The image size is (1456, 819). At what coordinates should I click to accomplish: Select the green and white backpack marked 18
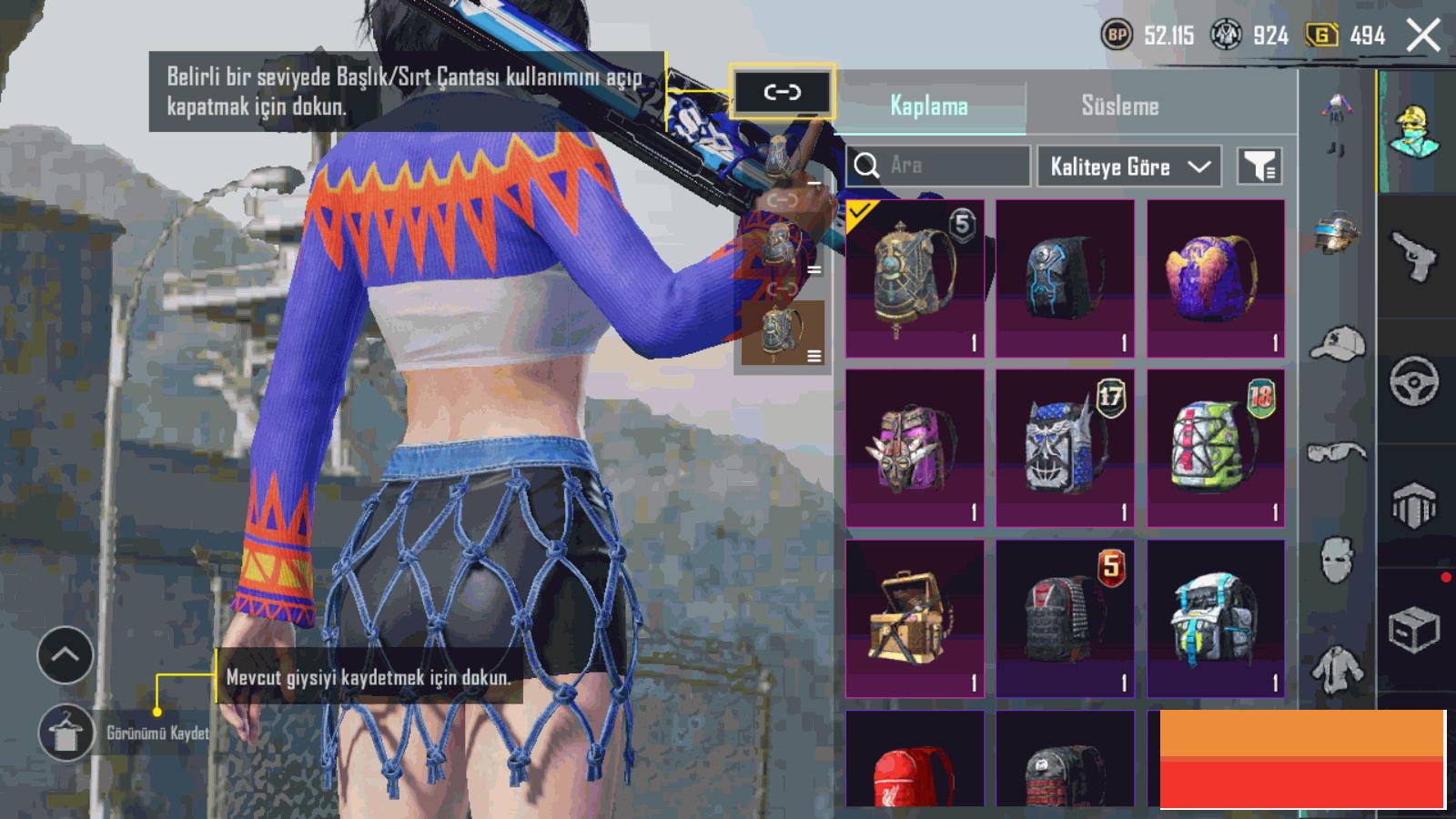pos(1216,448)
